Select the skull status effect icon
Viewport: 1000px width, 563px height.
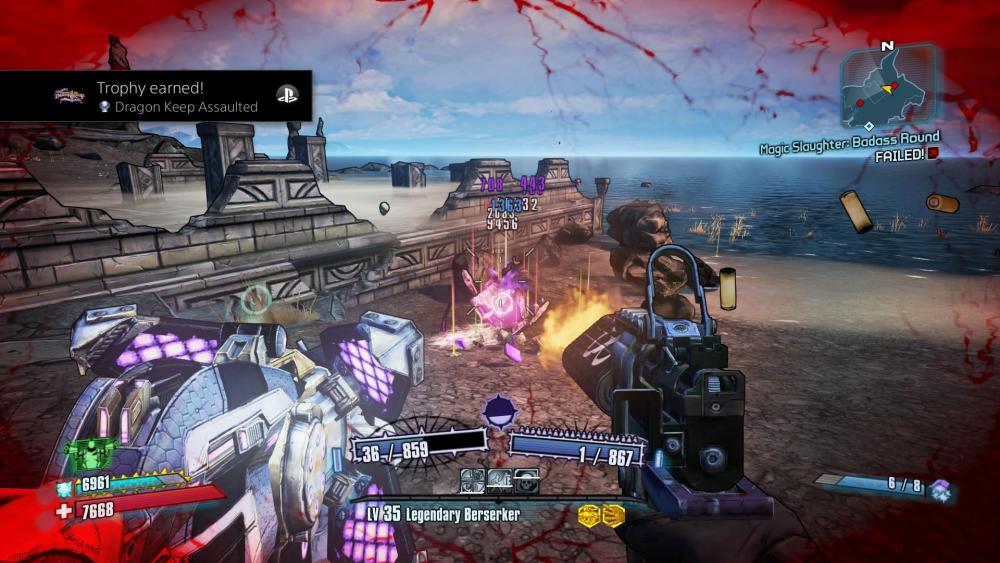[x=525, y=480]
